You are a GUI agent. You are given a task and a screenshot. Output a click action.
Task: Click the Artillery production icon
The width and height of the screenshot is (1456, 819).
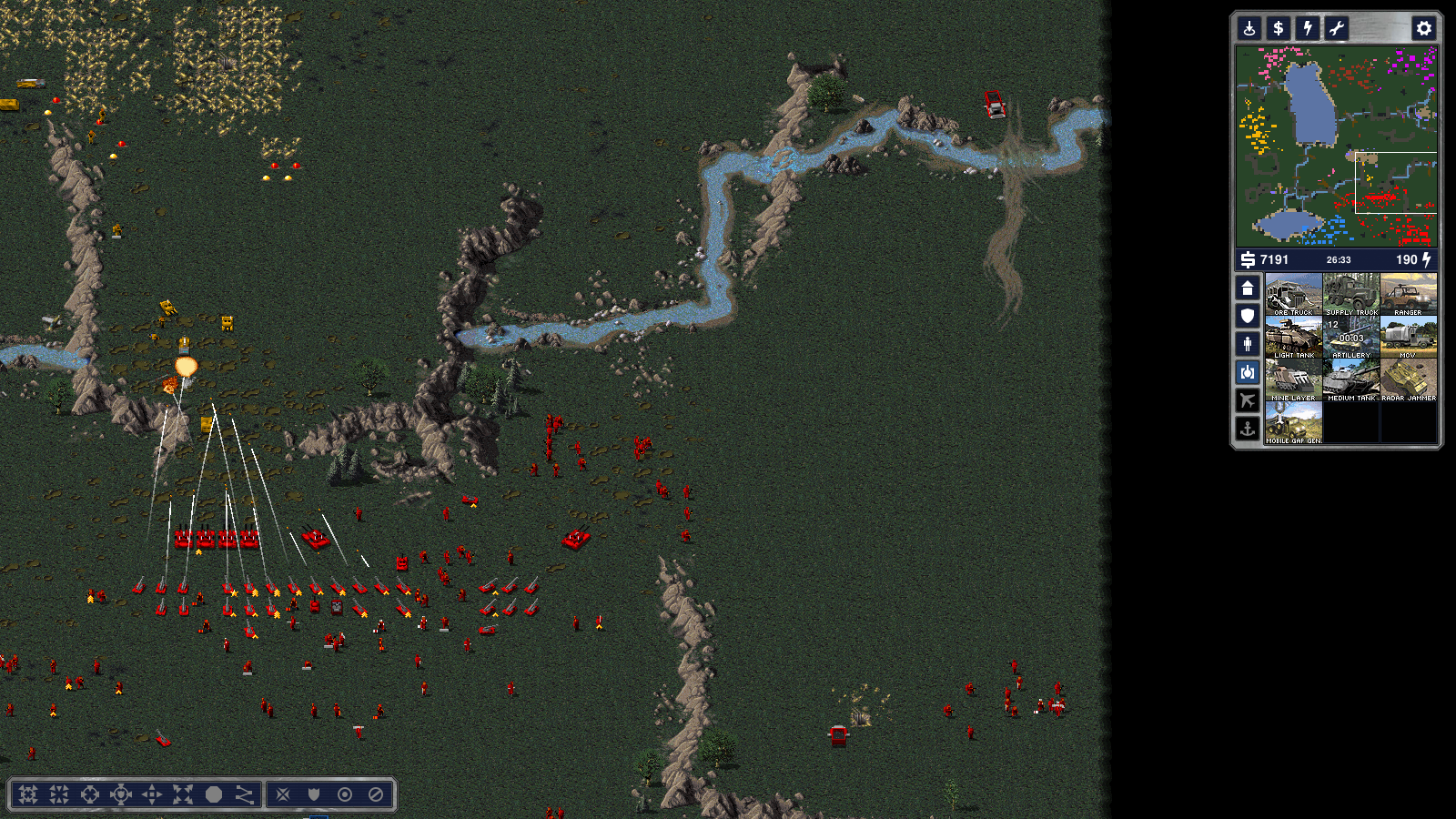coord(1351,338)
